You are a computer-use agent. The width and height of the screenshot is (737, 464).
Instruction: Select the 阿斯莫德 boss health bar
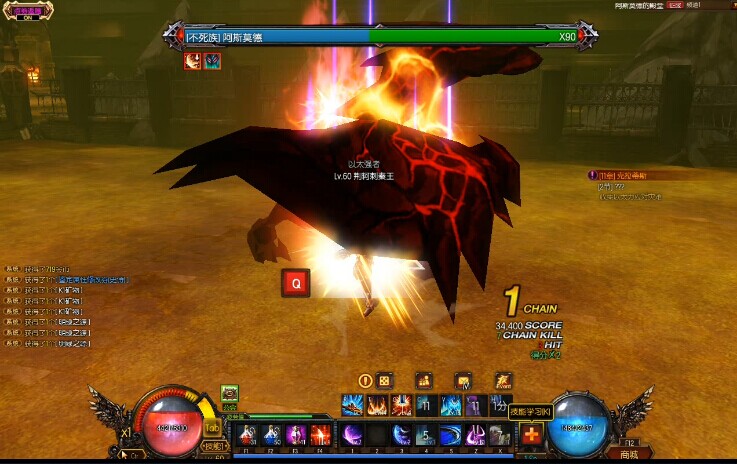(380, 36)
